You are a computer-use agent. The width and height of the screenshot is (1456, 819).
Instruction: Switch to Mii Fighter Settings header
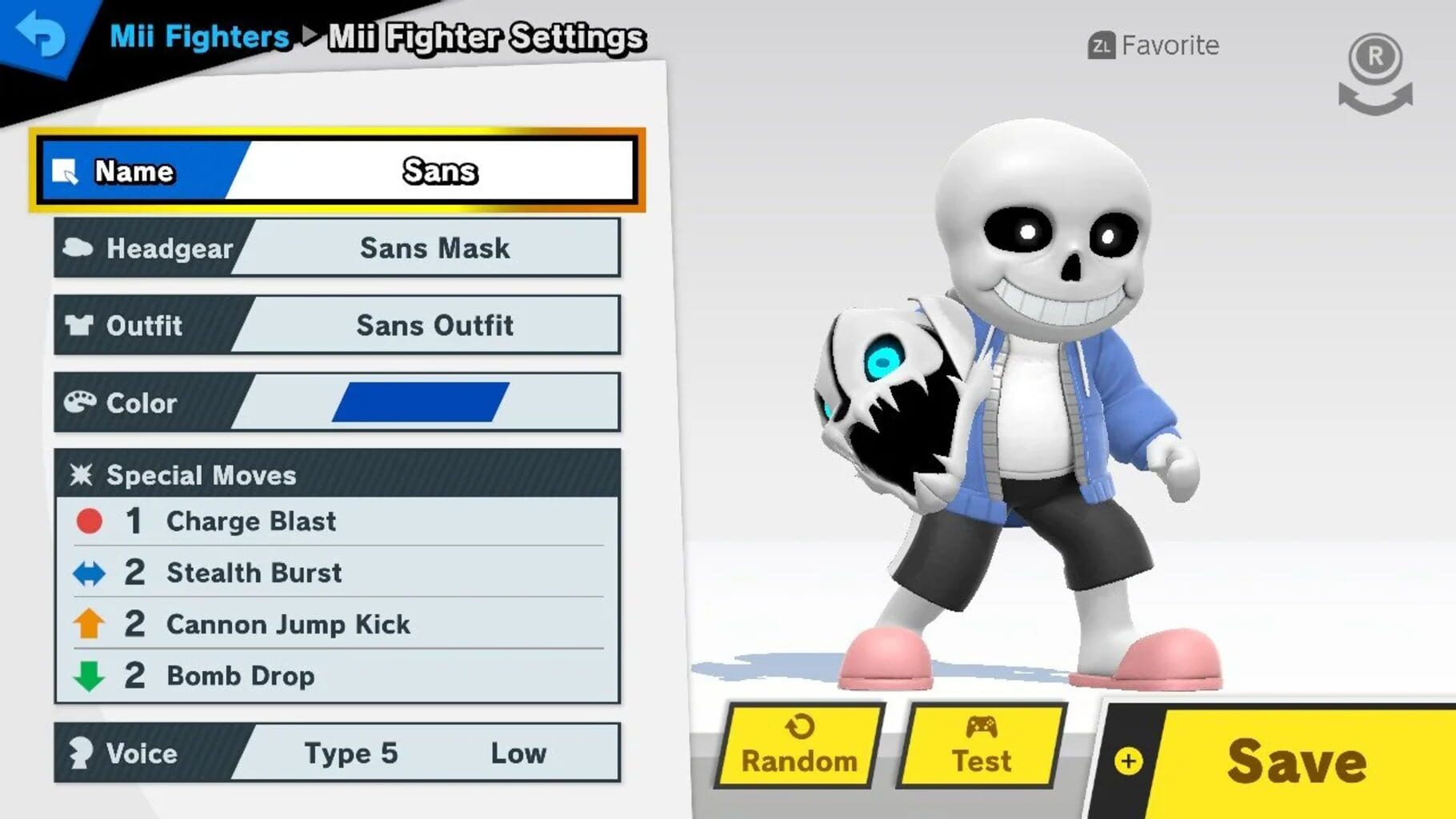point(486,37)
